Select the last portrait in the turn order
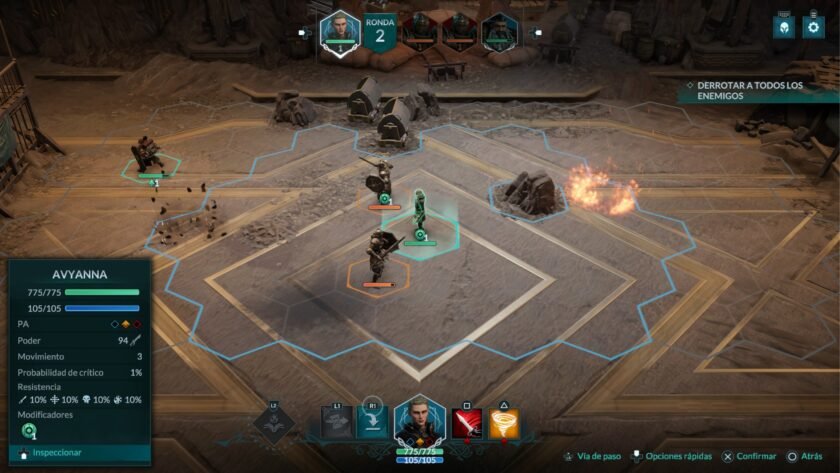Viewport: 840px width, 473px height. click(497, 31)
